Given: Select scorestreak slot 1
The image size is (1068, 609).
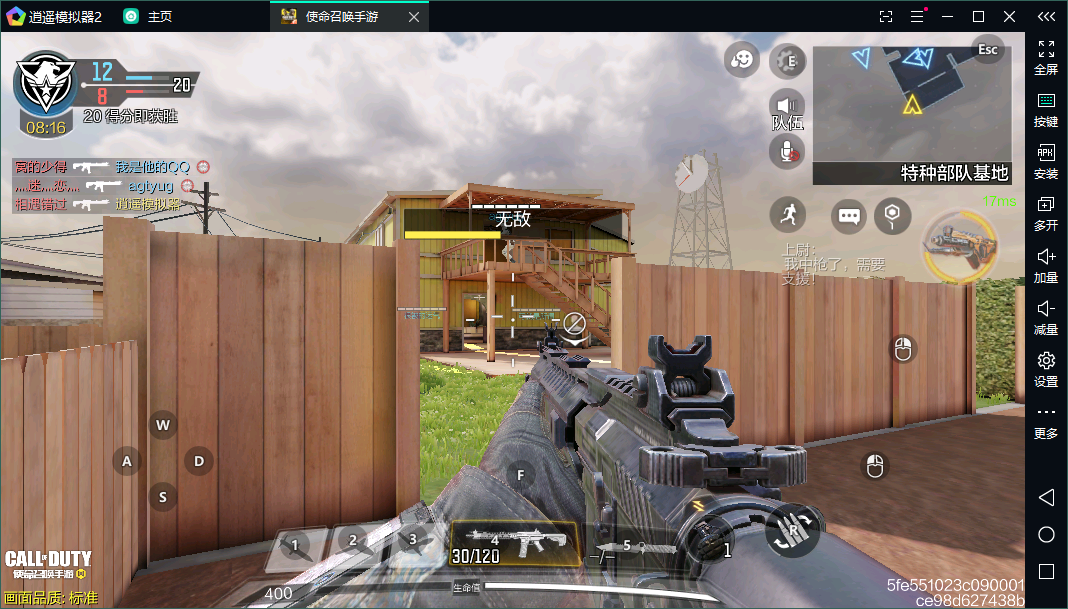Looking at the screenshot, I should 295,546.
